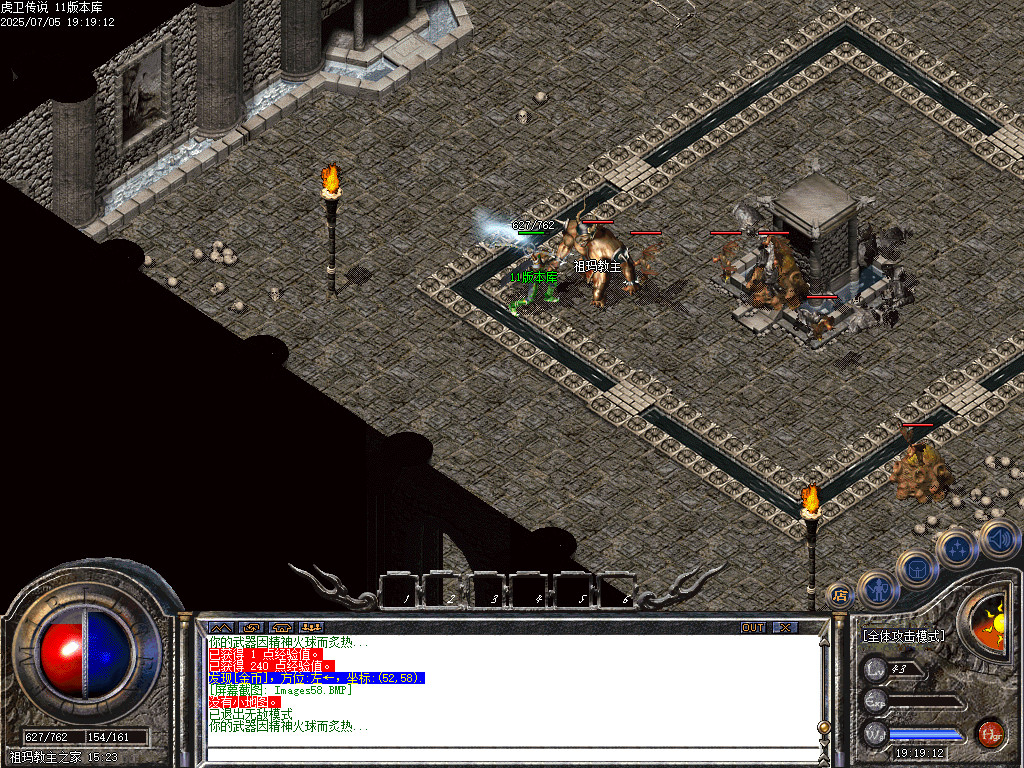The image size is (1024, 768).
Task: Open the shop with the 店 button
Action: [x=840, y=595]
